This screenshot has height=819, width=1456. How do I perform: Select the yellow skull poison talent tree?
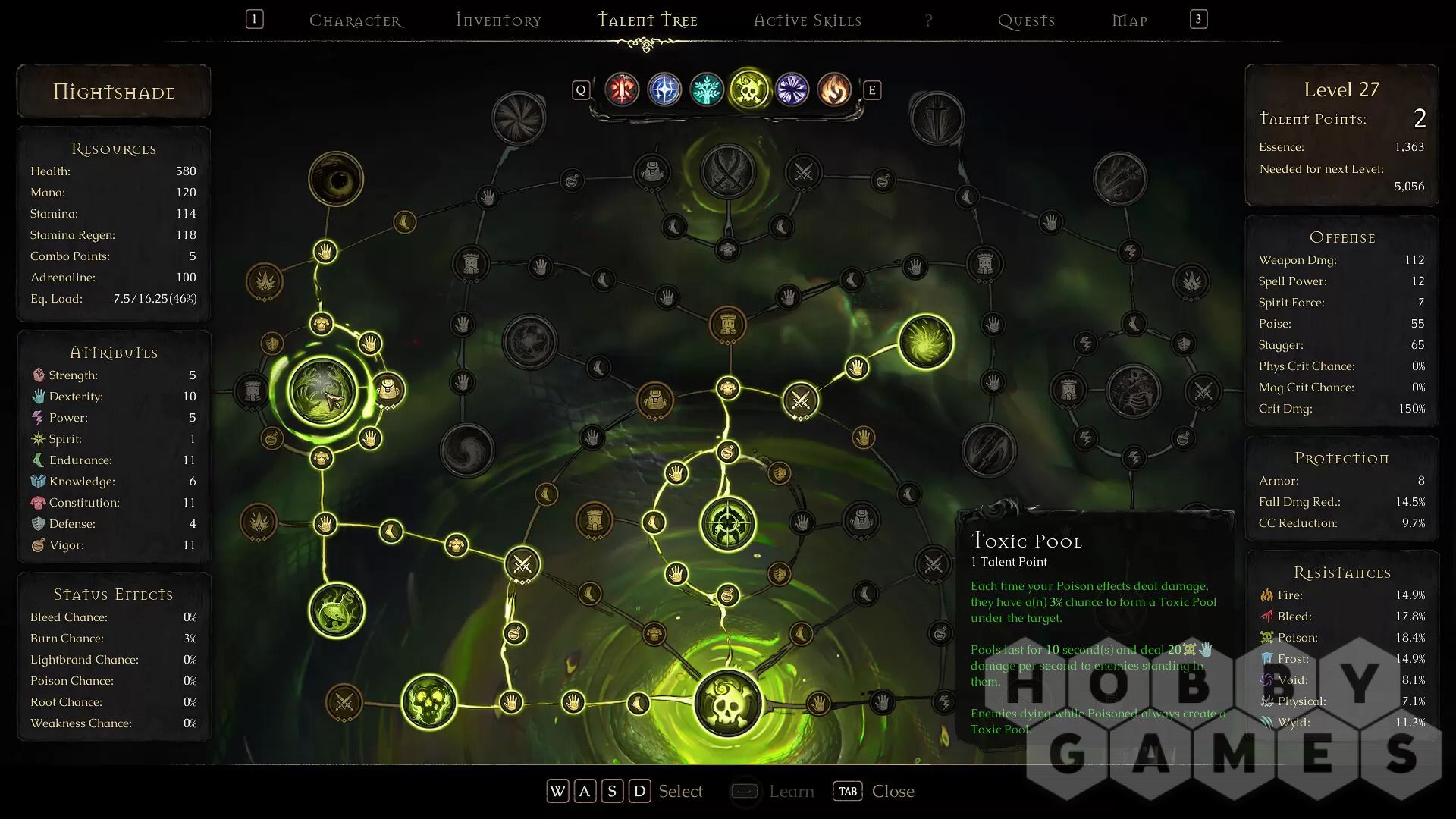point(749,90)
